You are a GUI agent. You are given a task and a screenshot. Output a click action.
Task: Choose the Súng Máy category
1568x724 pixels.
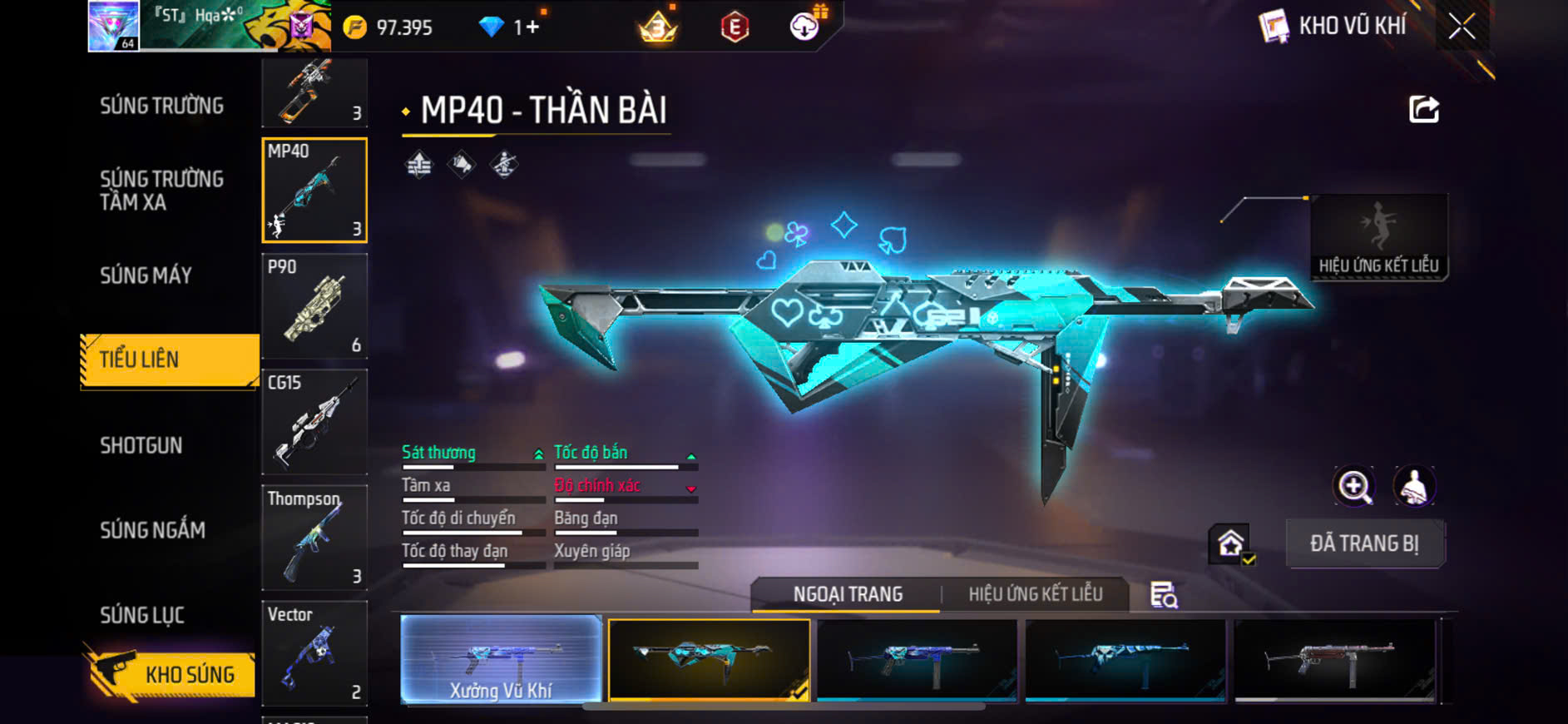click(146, 275)
